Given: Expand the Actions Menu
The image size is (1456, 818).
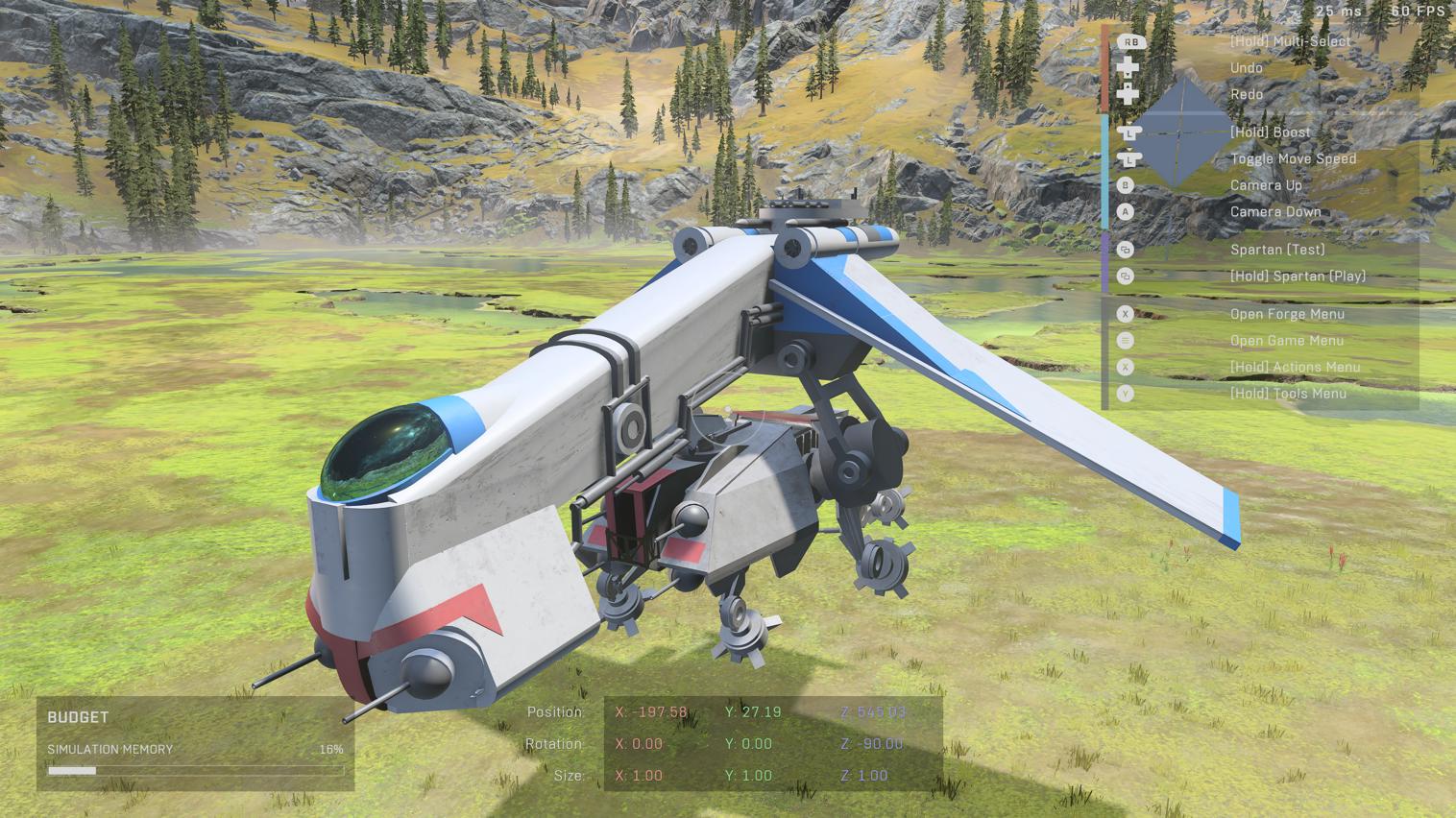Looking at the screenshot, I should [x=1296, y=366].
